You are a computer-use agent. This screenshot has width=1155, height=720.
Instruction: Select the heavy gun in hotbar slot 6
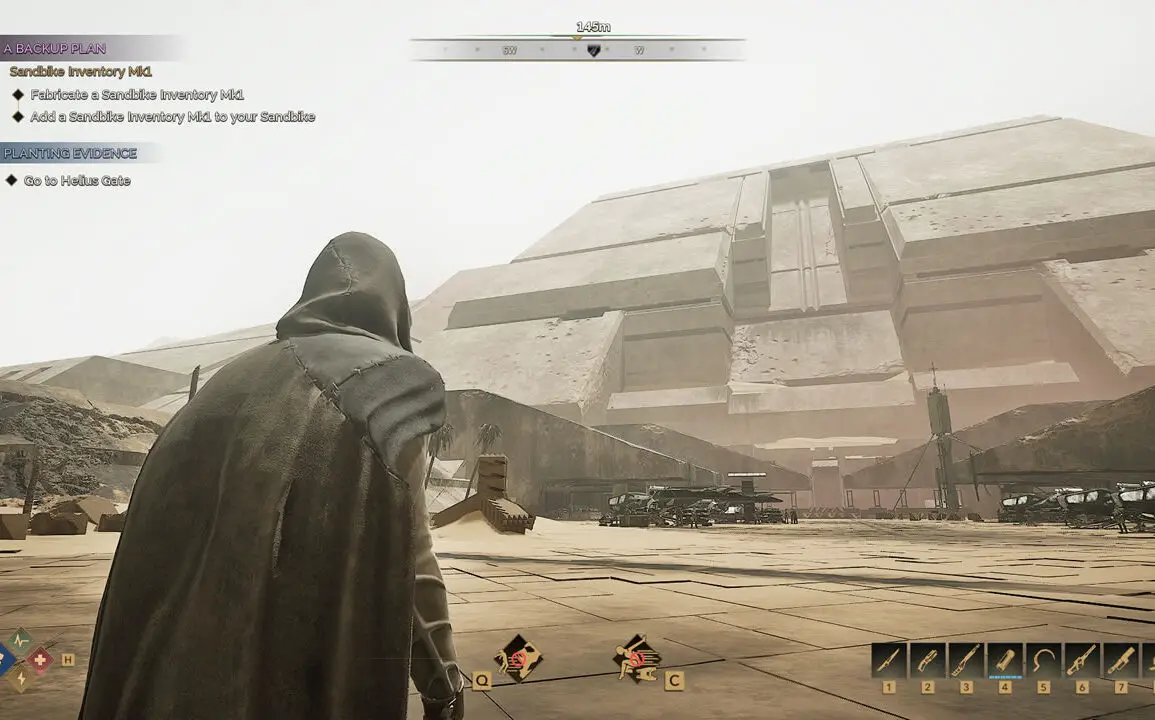click(x=1083, y=660)
